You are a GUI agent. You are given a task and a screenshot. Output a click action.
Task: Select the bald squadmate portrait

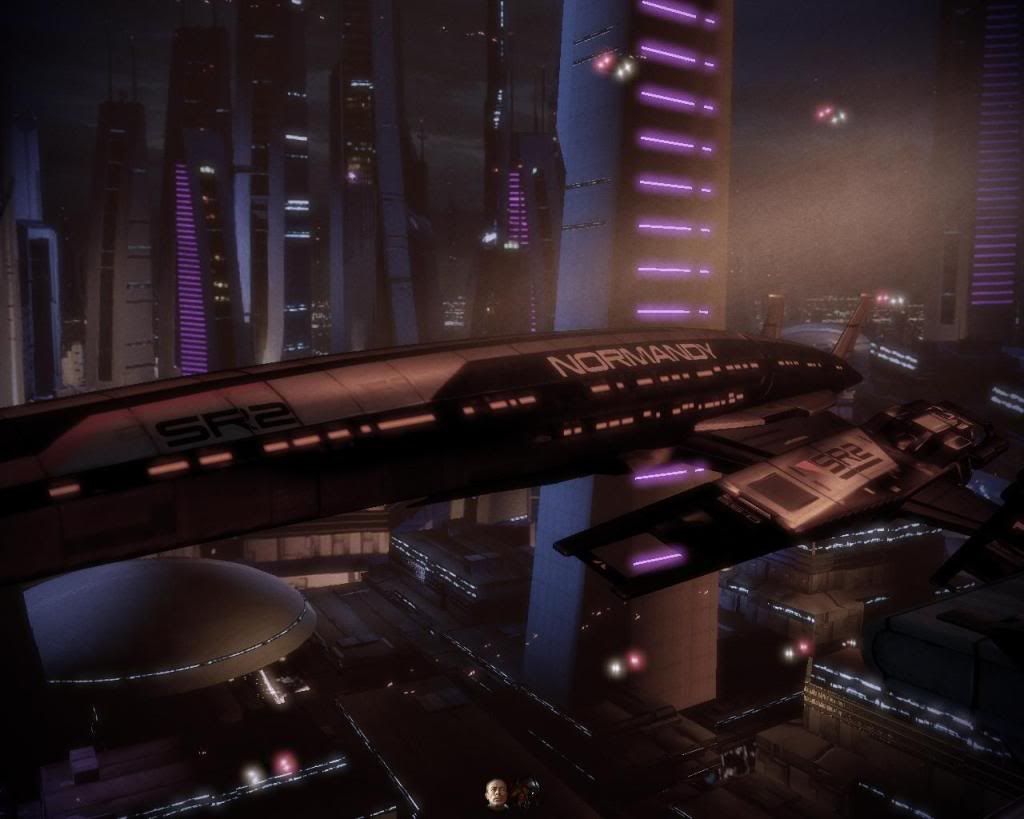coord(496,793)
